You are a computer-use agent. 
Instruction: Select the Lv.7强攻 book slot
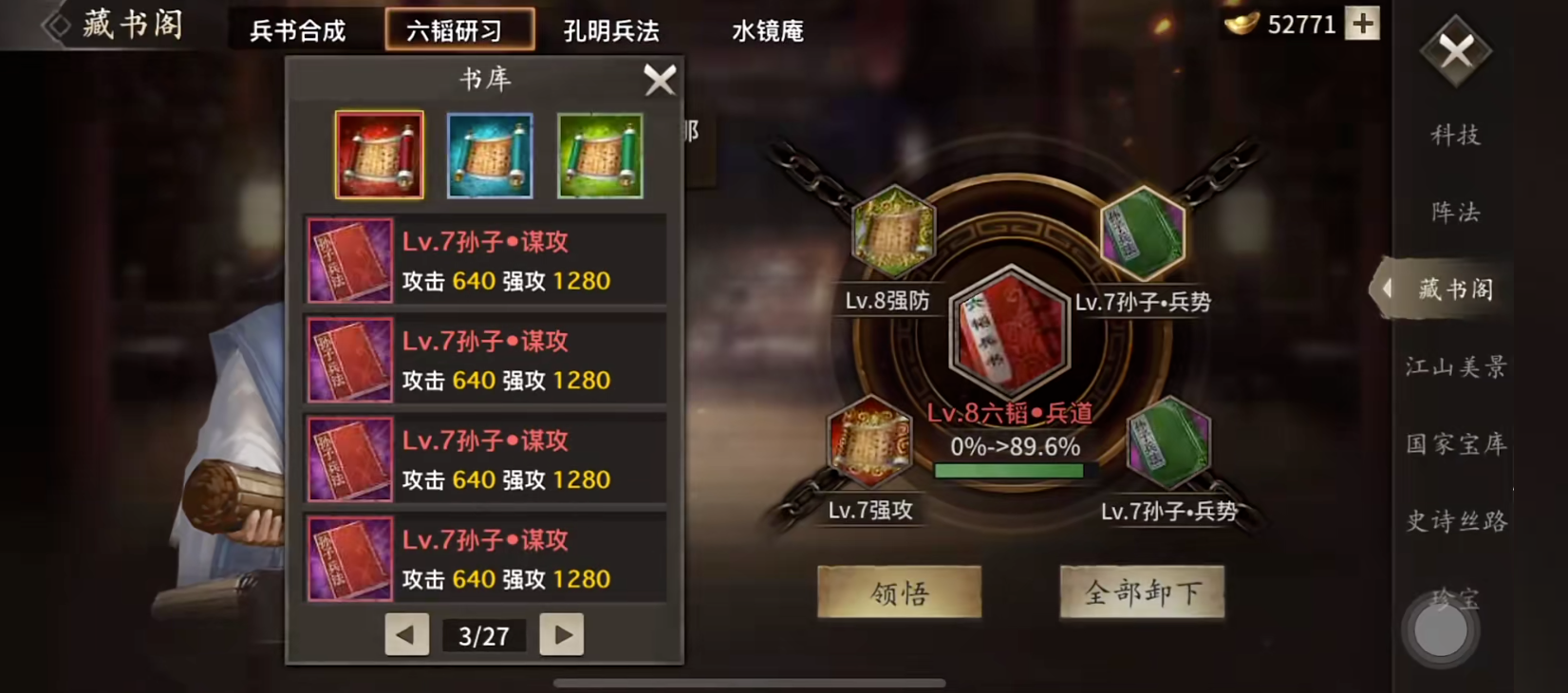click(868, 443)
